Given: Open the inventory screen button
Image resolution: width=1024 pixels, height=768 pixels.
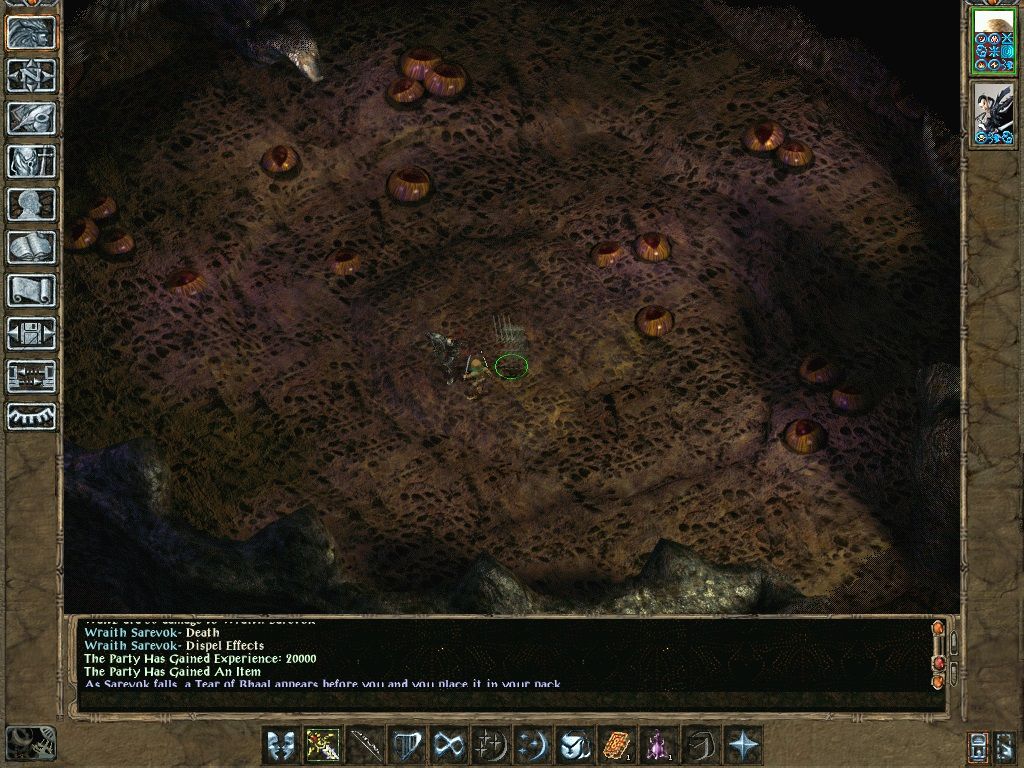Looking at the screenshot, I should pyautogui.click(x=31, y=161).
